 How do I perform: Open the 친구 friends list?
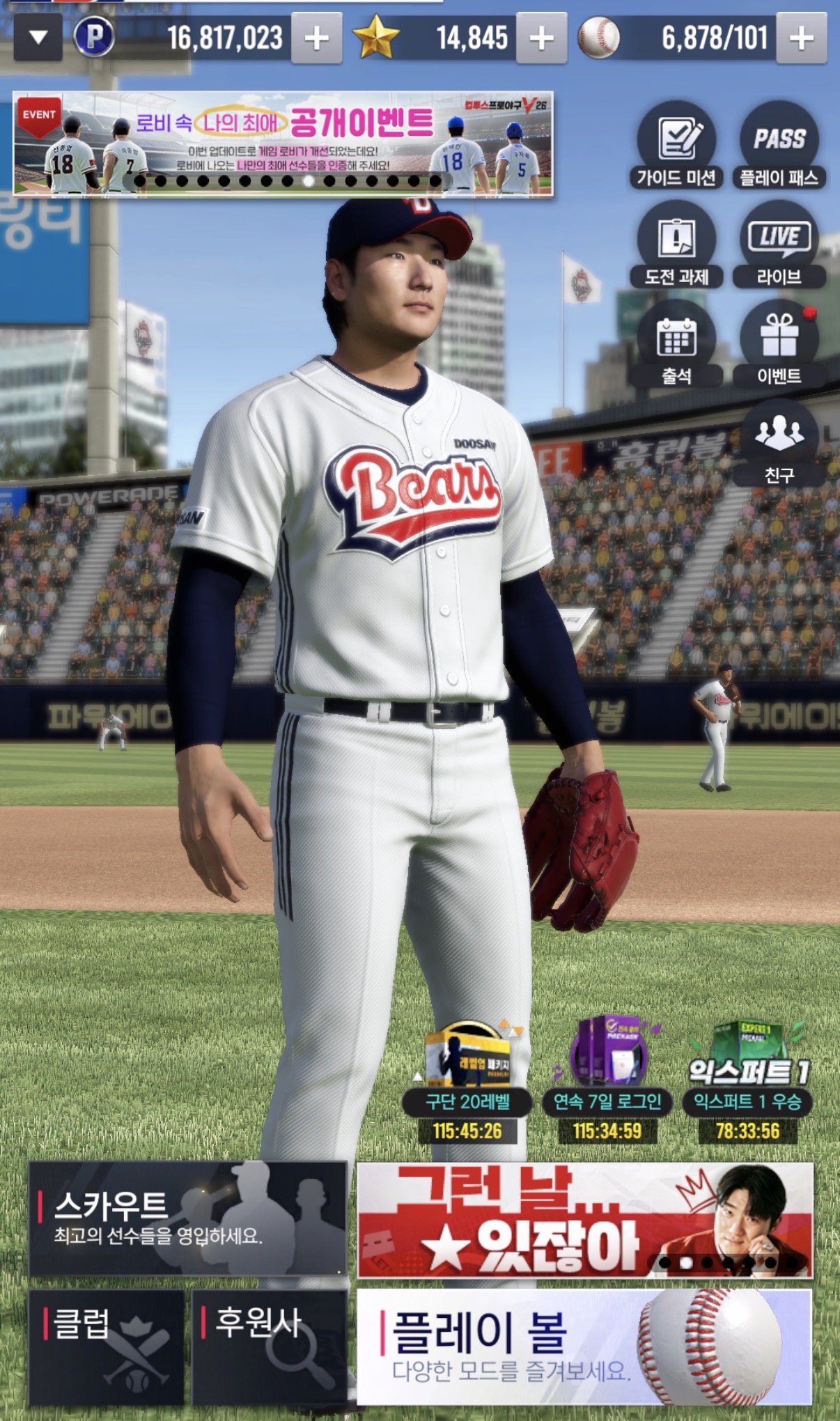(779, 444)
